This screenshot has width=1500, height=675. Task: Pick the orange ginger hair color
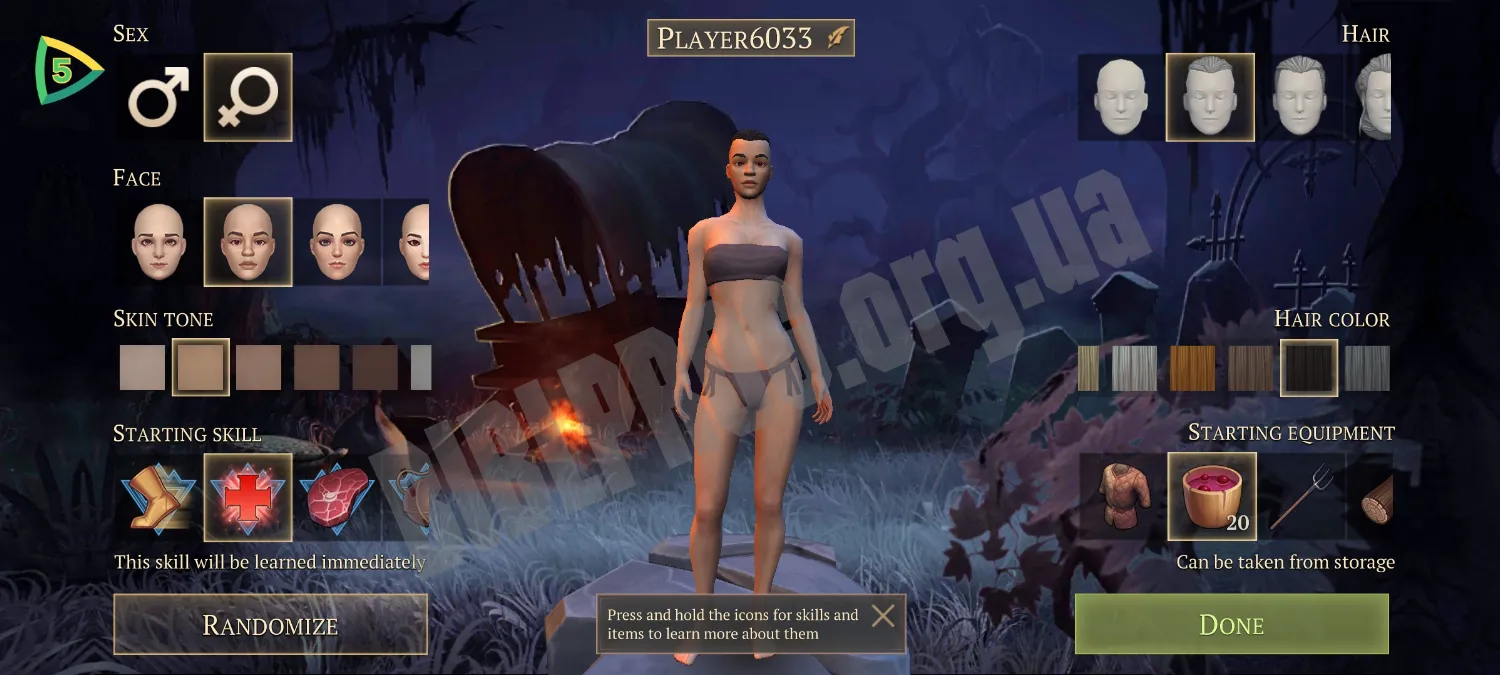[x=1192, y=368]
